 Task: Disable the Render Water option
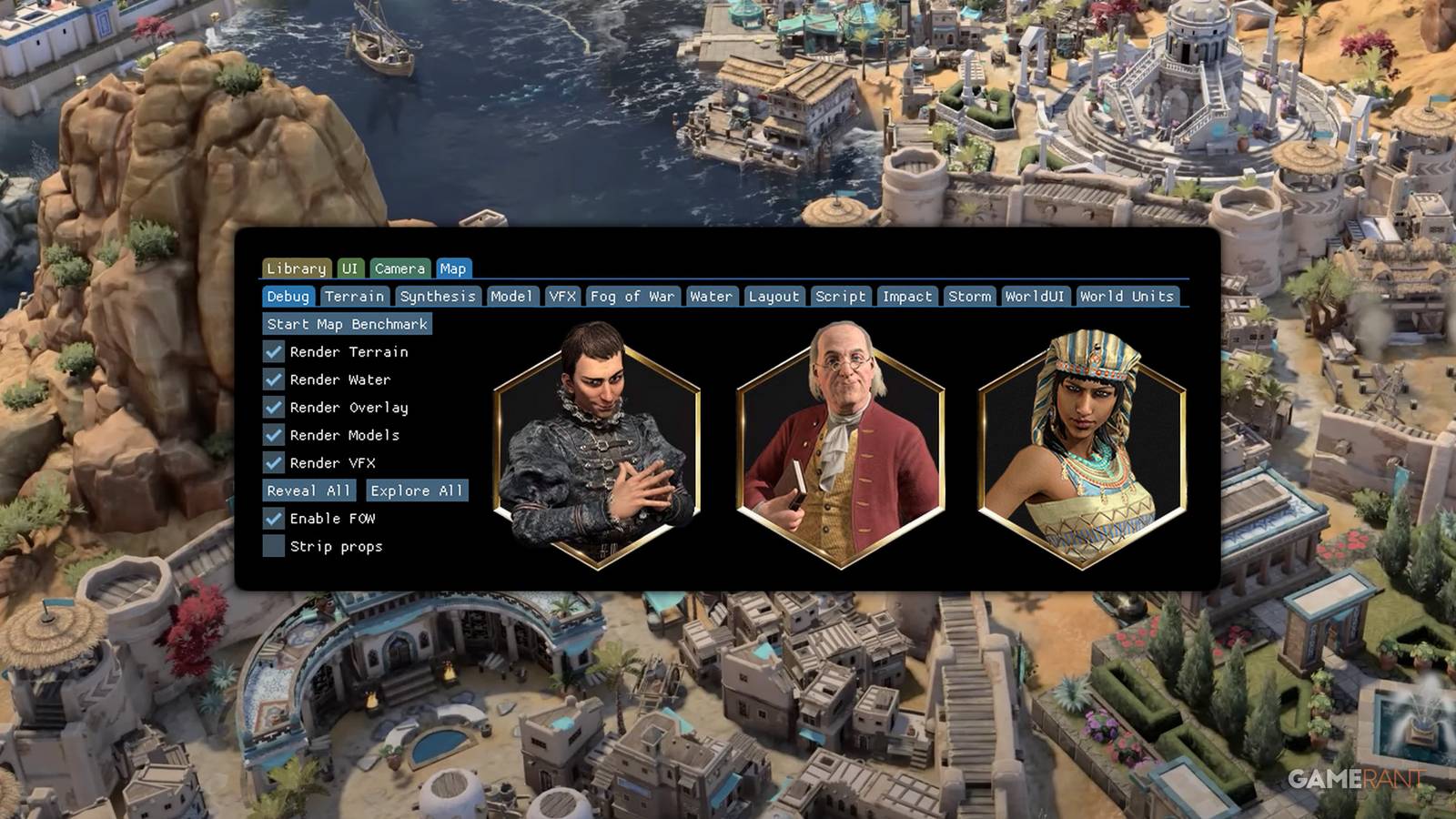coord(272,379)
